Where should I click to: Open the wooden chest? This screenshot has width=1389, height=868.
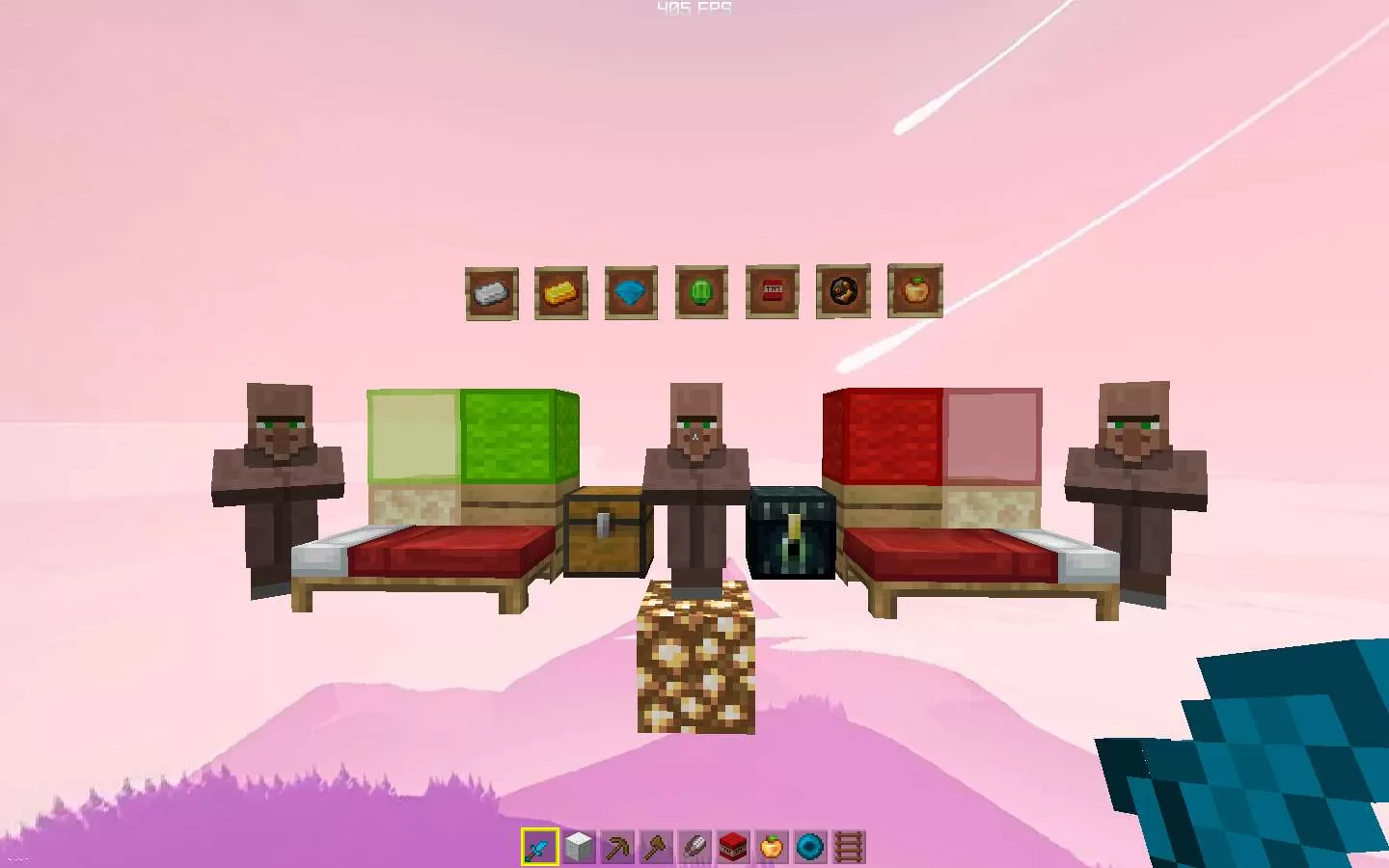pos(607,535)
